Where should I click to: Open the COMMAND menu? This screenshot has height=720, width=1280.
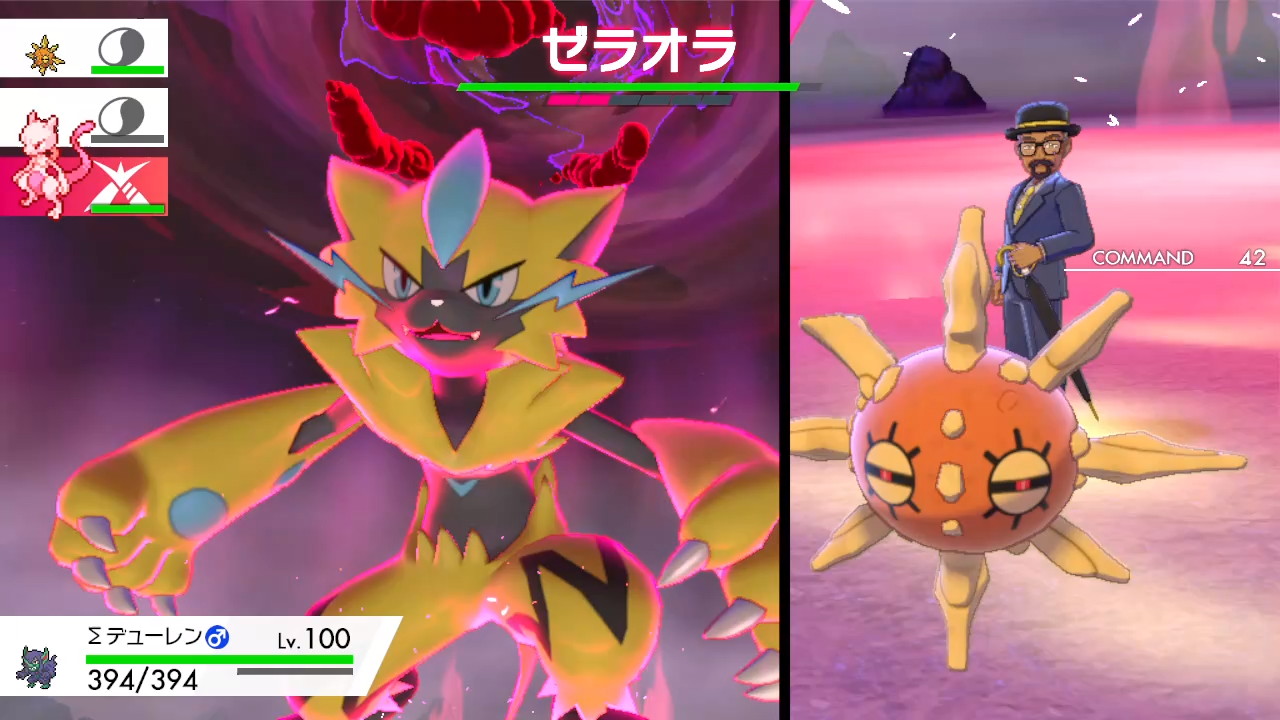[1144, 257]
